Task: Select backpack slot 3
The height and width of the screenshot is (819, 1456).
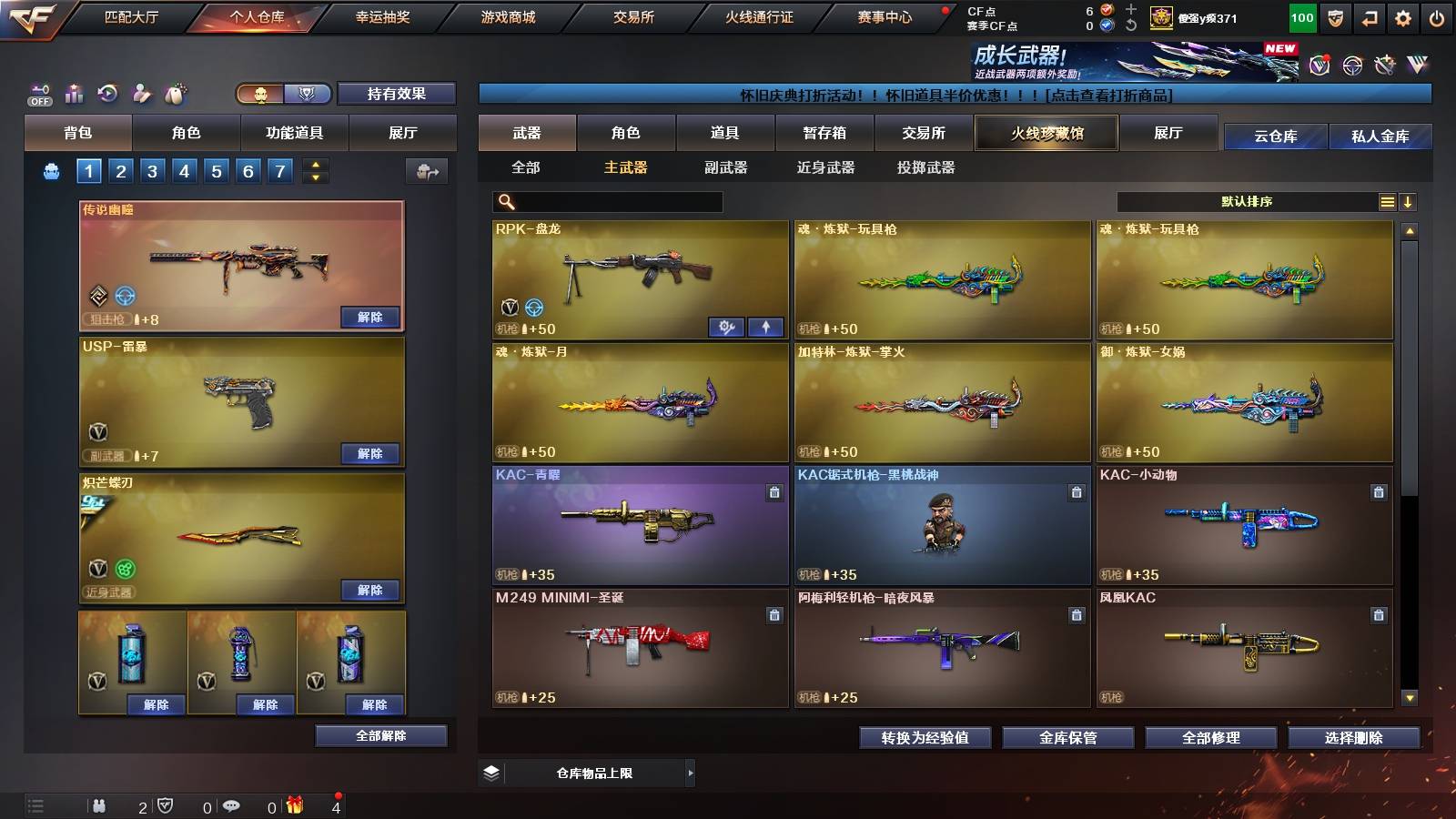Action: (x=154, y=169)
